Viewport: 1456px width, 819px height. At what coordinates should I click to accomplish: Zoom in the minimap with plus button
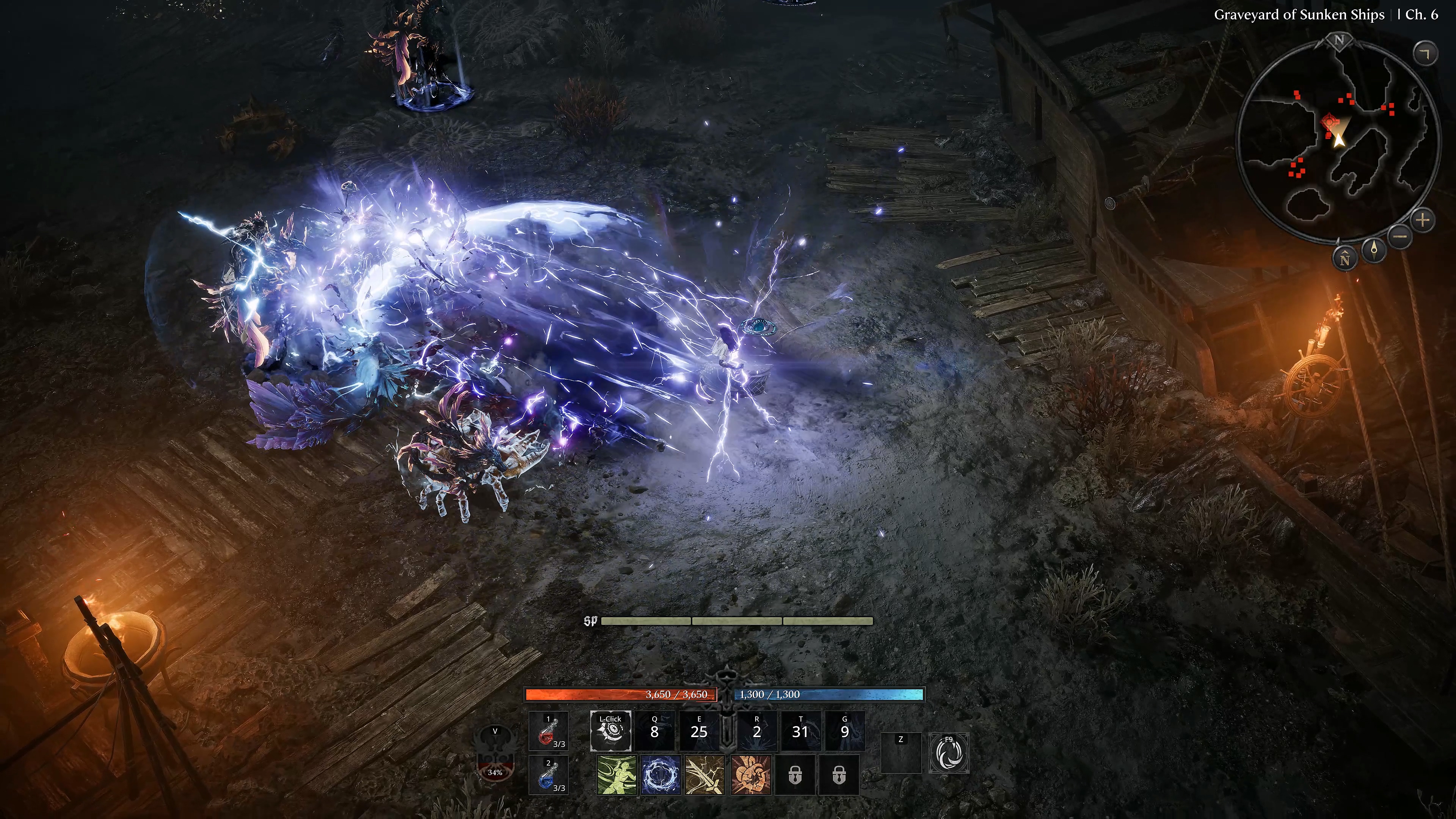(1423, 220)
